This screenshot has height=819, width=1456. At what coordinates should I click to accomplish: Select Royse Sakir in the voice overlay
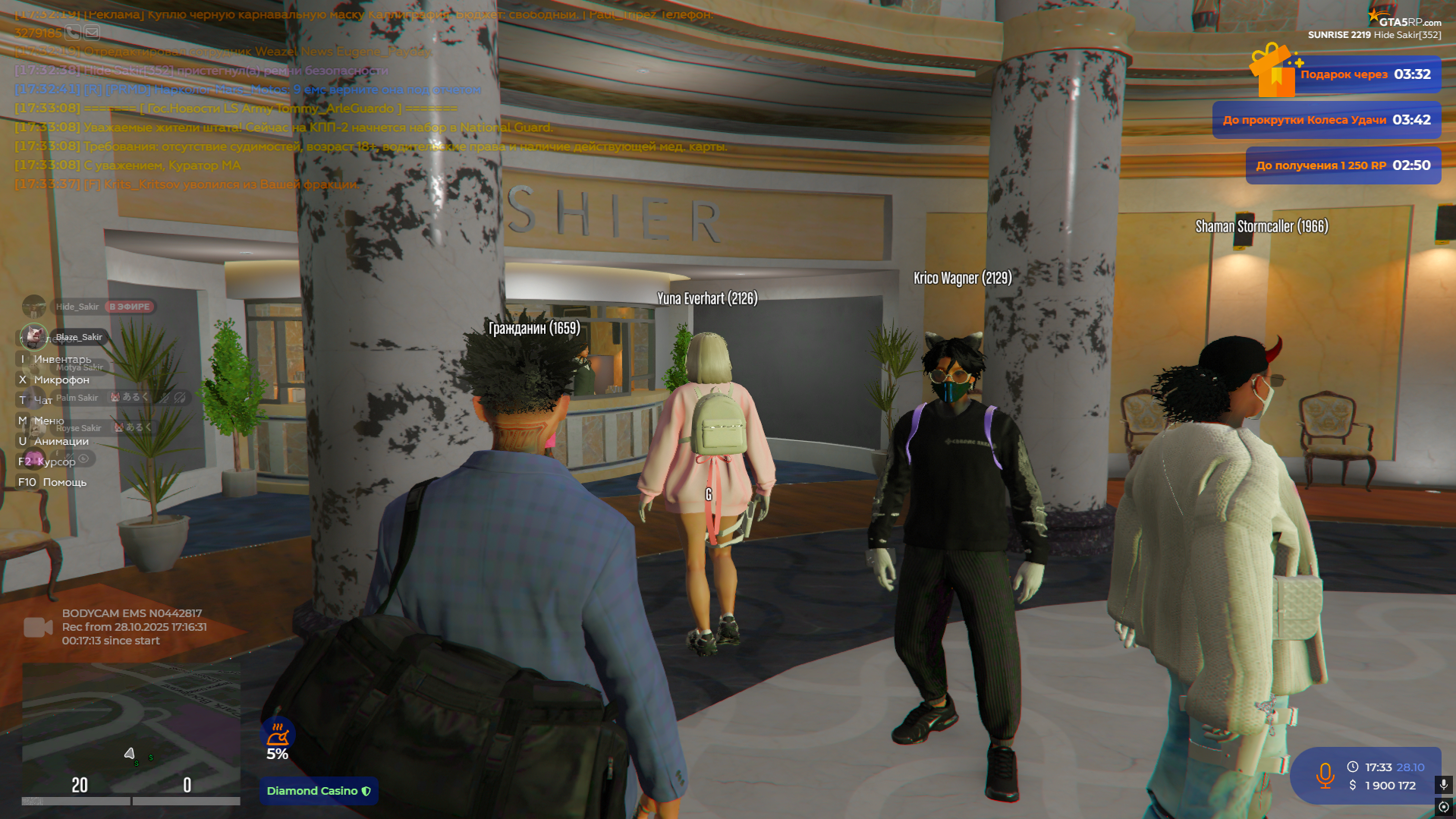tap(78, 428)
